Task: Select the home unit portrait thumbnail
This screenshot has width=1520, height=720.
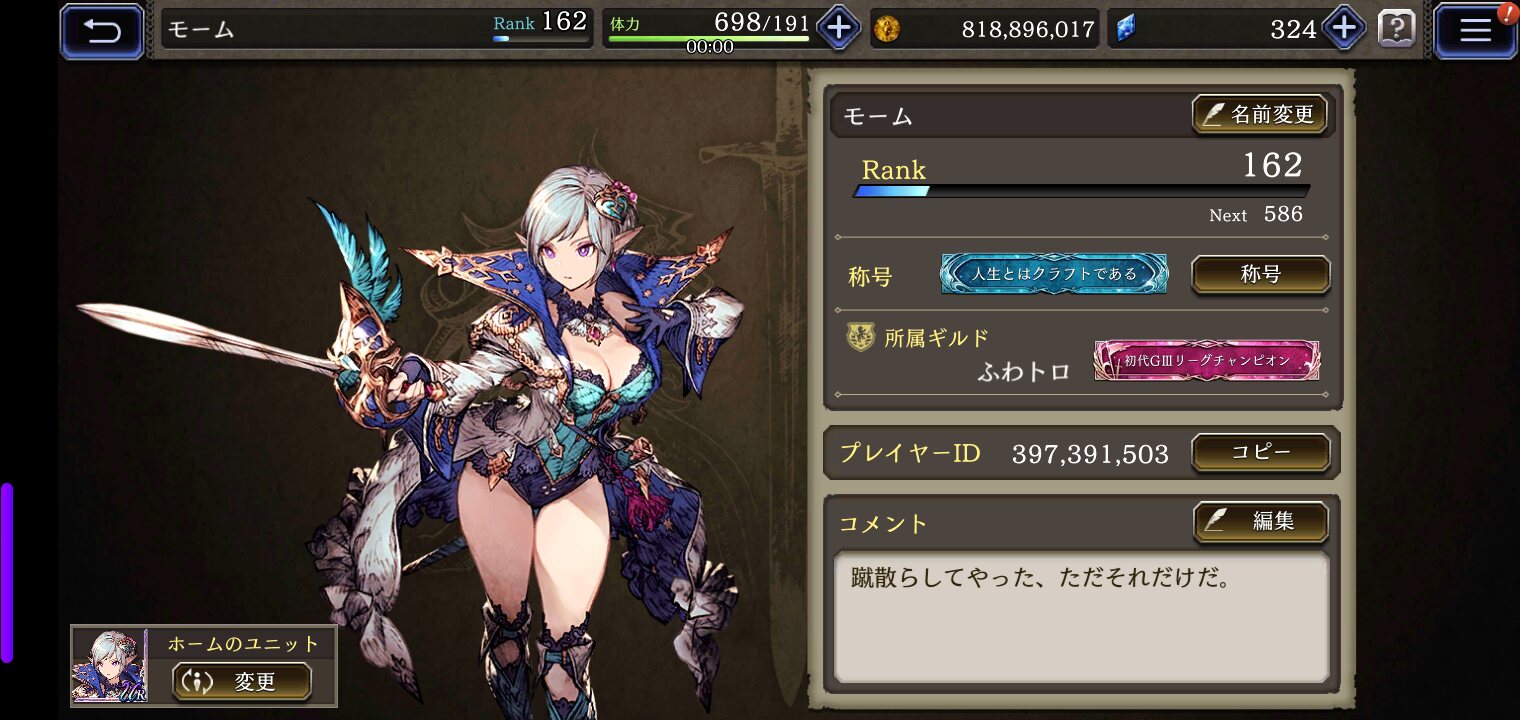Action: click(x=109, y=666)
